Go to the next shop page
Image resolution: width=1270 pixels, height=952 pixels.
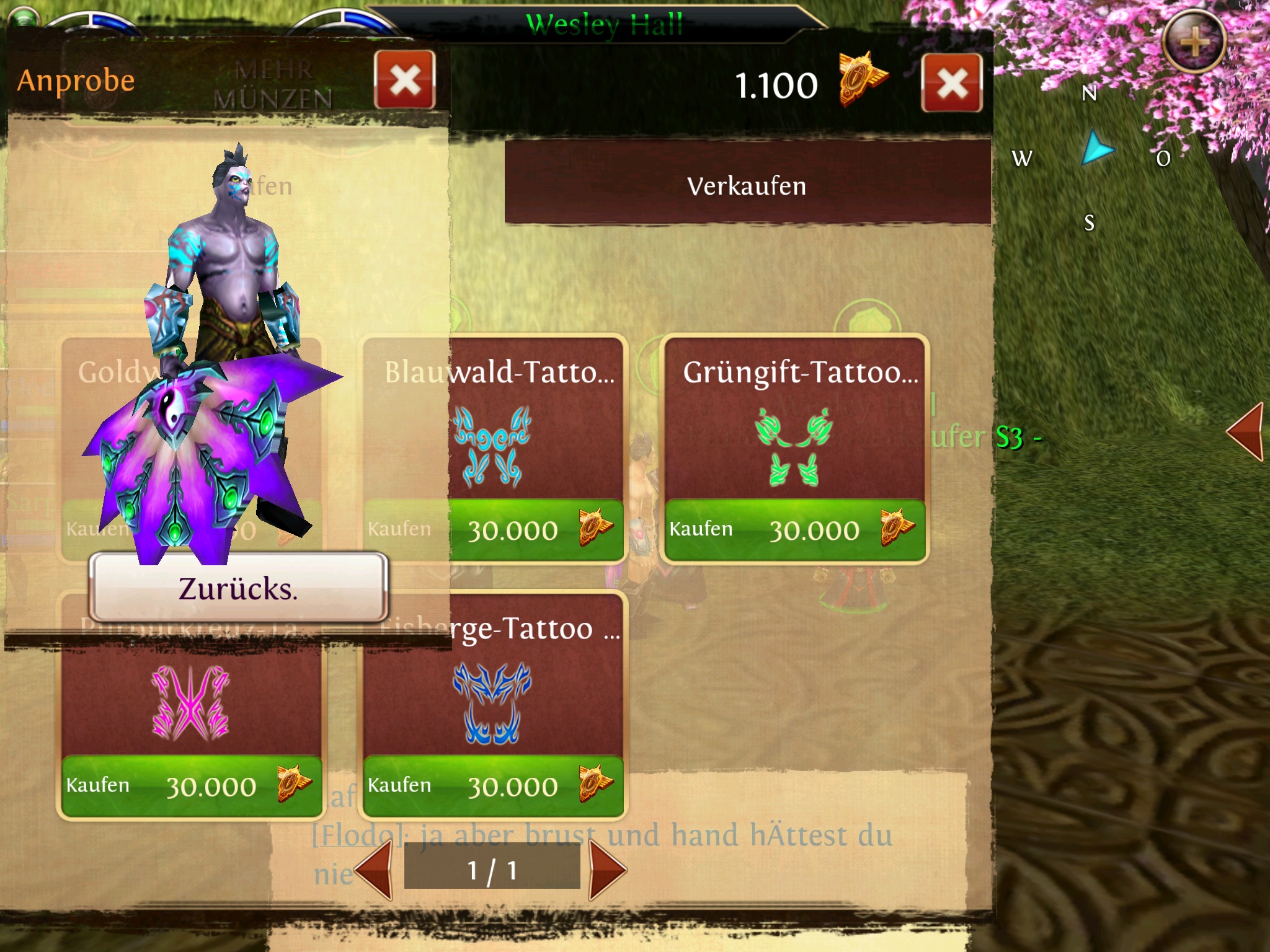click(606, 870)
